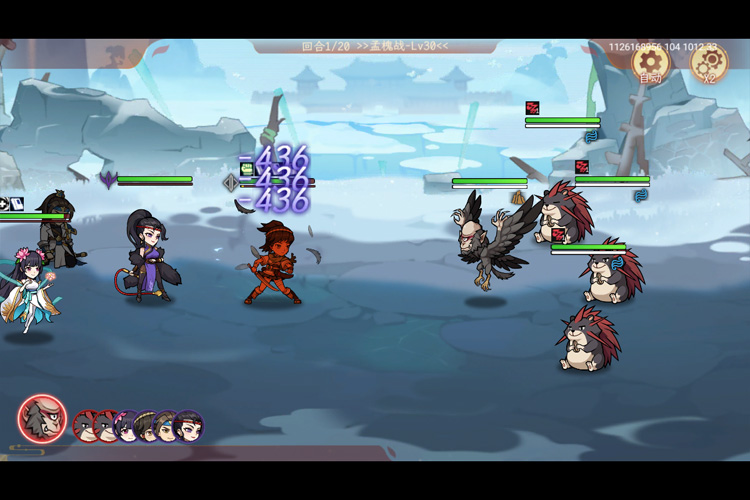Select the red-headband woman turn-order portrait

[x=188, y=427]
